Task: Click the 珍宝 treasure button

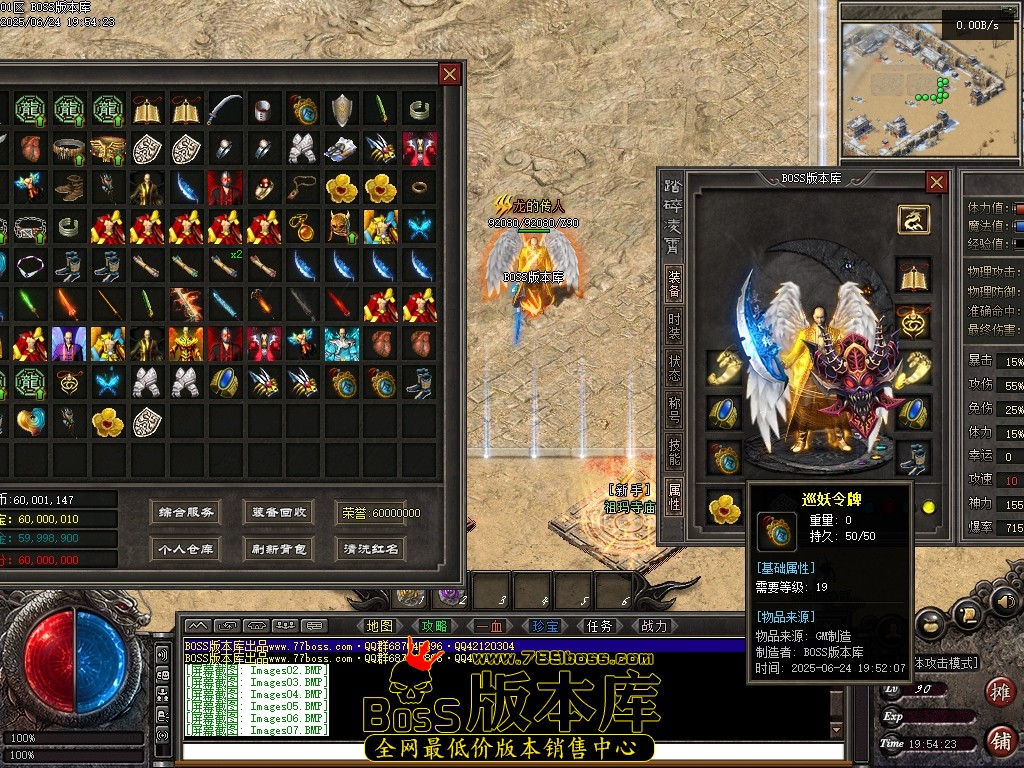Action: tap(544, 626)
